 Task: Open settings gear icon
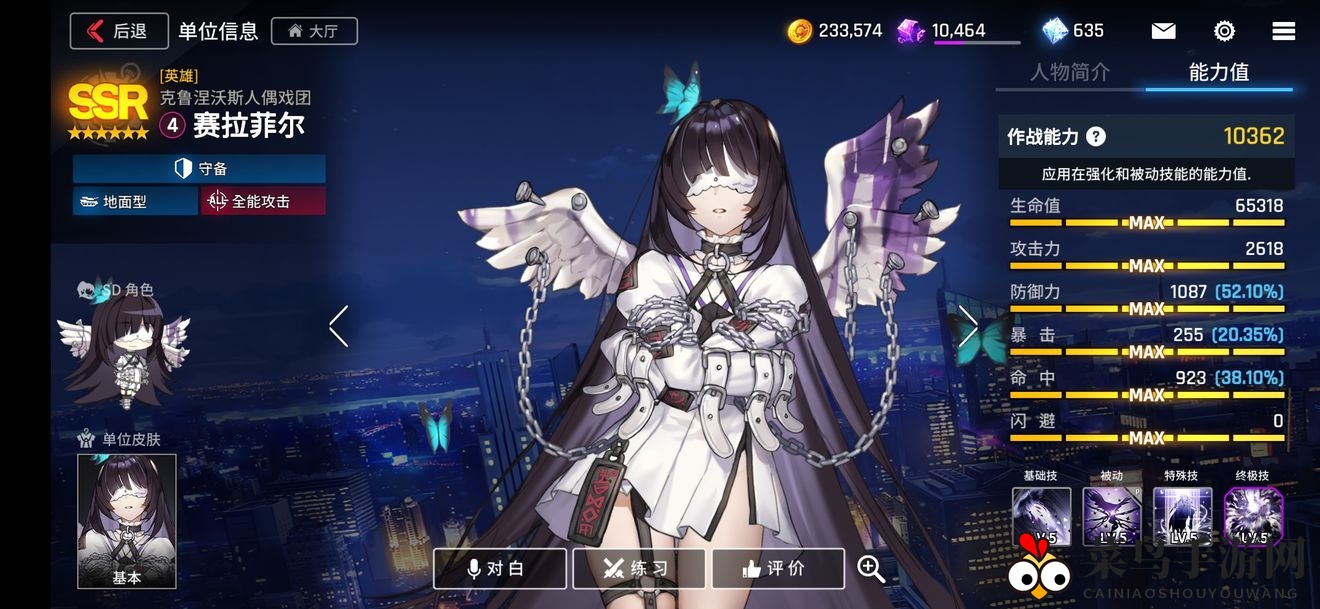tap(1224, 31)
